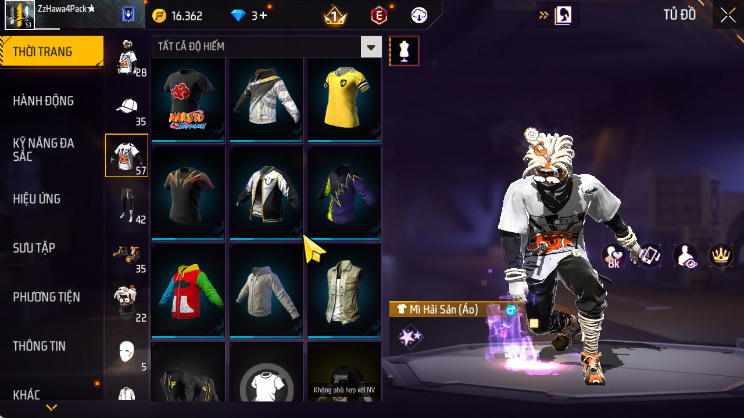
Task: Click the gold coin balance 16.362
Action: coord(178,16)
